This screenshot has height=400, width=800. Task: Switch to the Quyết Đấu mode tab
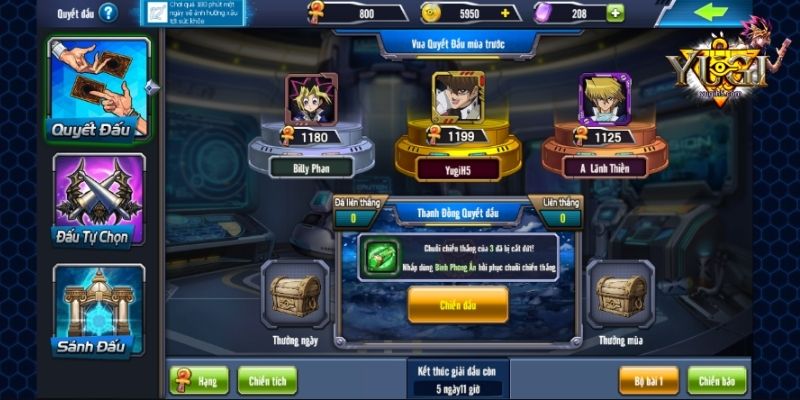(98, 88)
